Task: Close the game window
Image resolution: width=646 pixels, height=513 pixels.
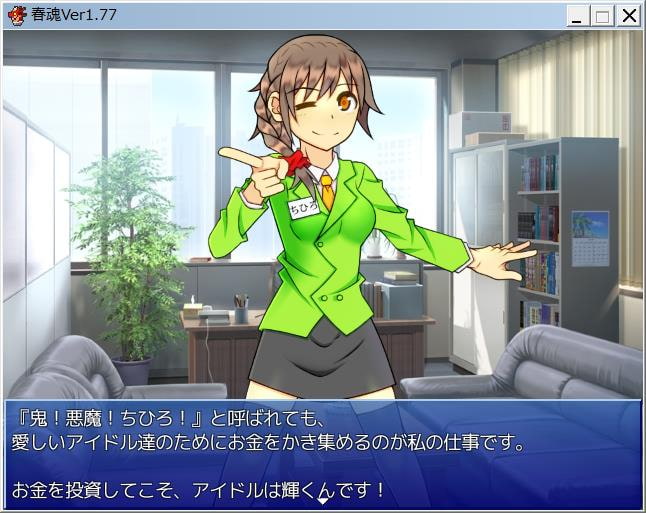Action: 628,15
